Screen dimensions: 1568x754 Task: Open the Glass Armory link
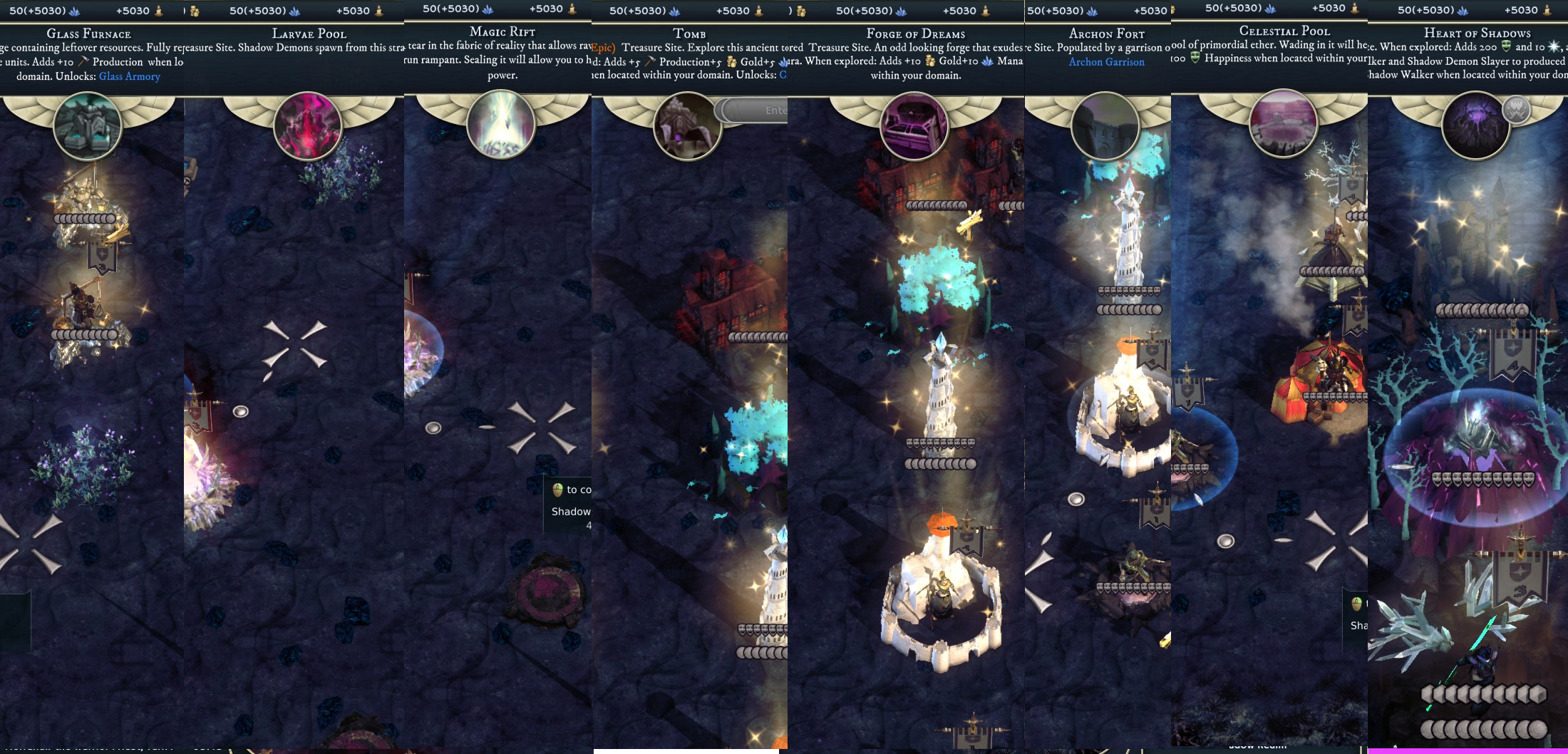coord(130,76)
